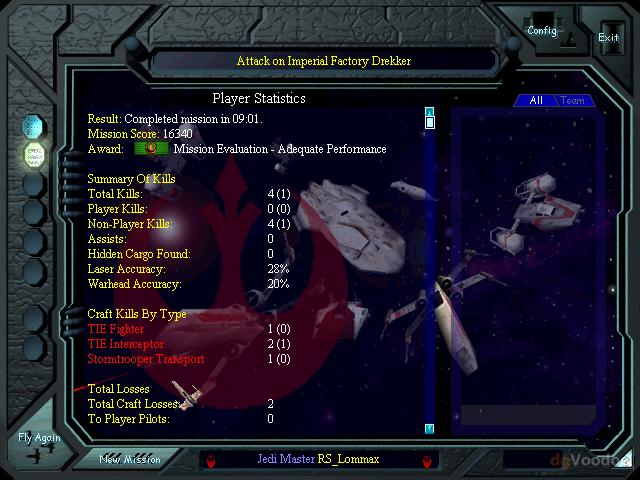Choose Fly Again to replay the mission
This screenshot has height=480, width=640.
pyautogui.click(x=38, y=445)
